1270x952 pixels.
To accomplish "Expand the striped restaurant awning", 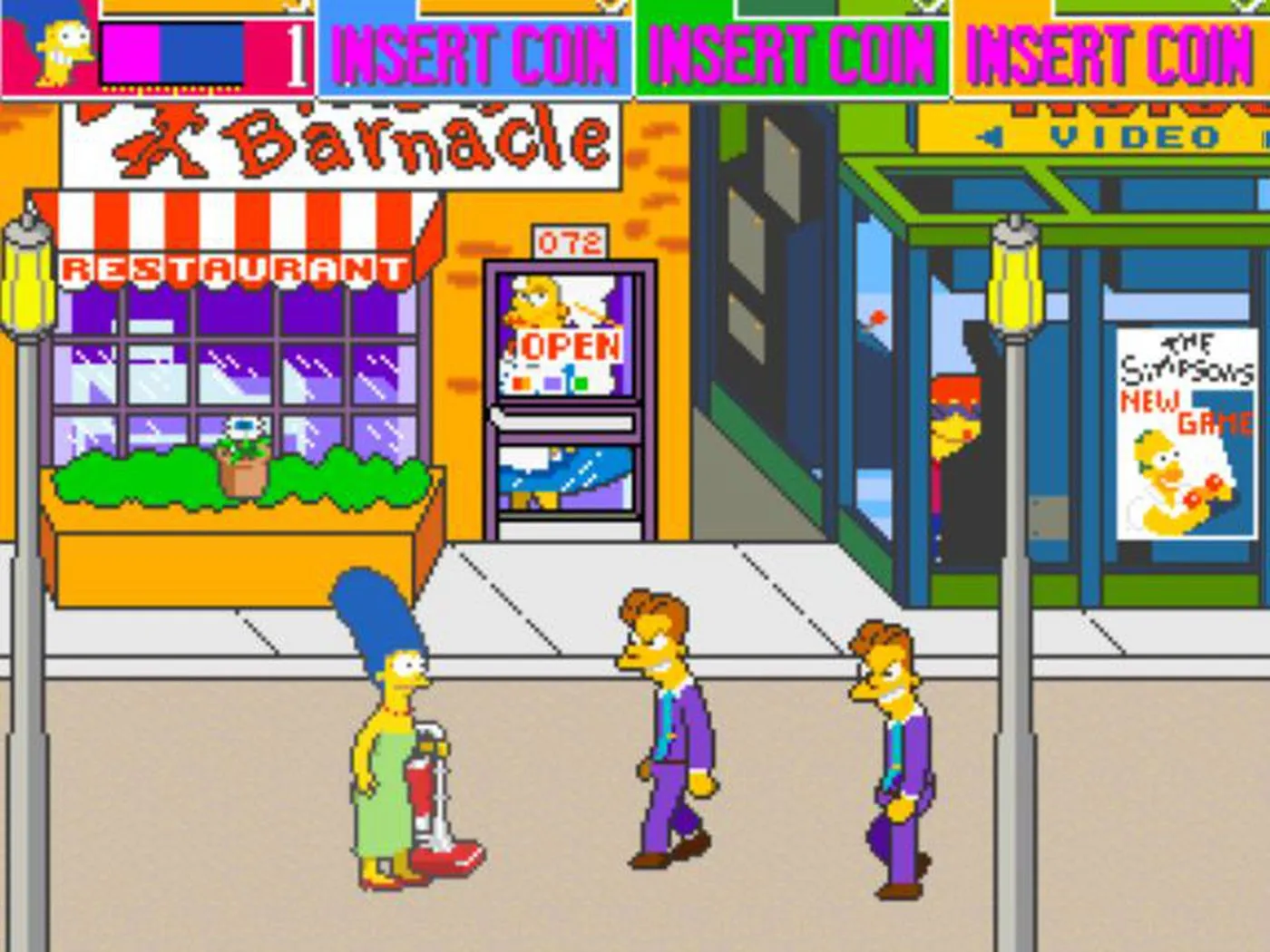I will tap(245, 218).
